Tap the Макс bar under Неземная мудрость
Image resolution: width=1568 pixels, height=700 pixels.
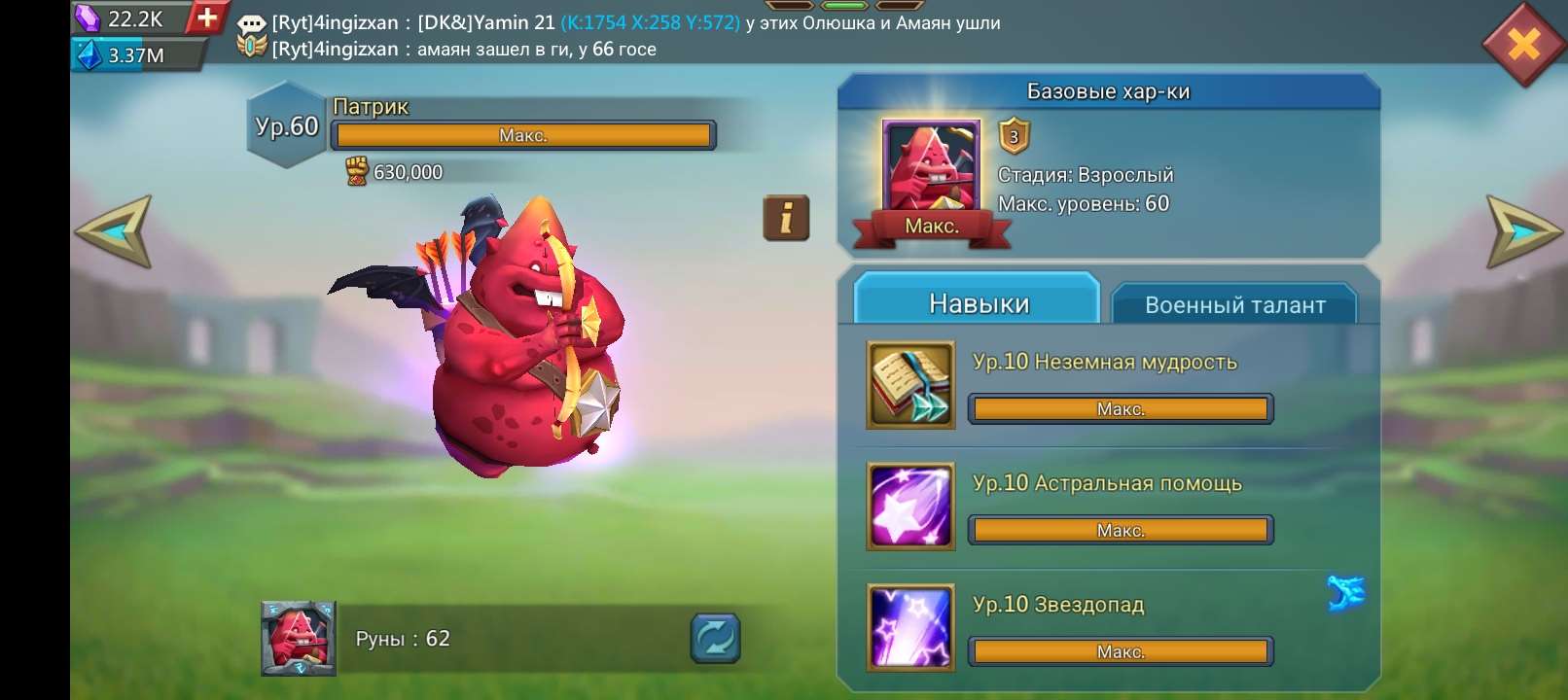tap(1121, 408)
